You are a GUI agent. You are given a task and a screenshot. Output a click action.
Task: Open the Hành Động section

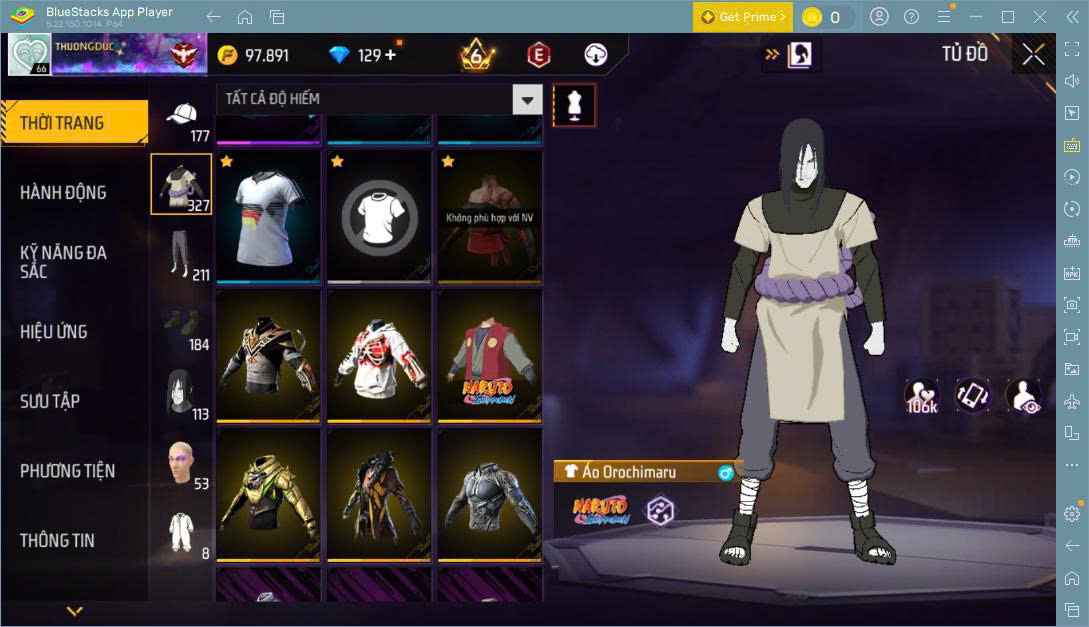[63, 192]
